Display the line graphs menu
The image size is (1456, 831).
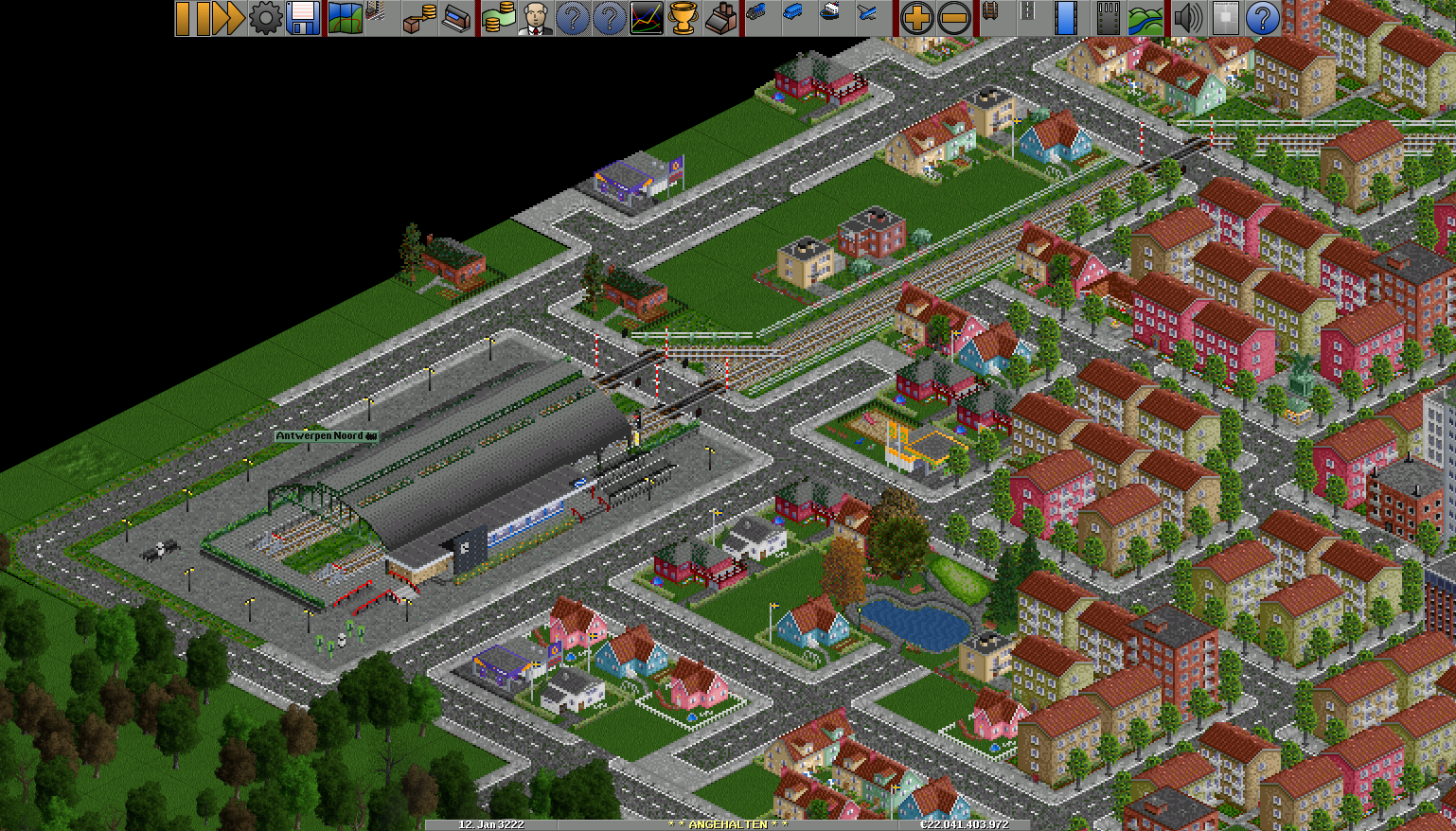[647, 18]
